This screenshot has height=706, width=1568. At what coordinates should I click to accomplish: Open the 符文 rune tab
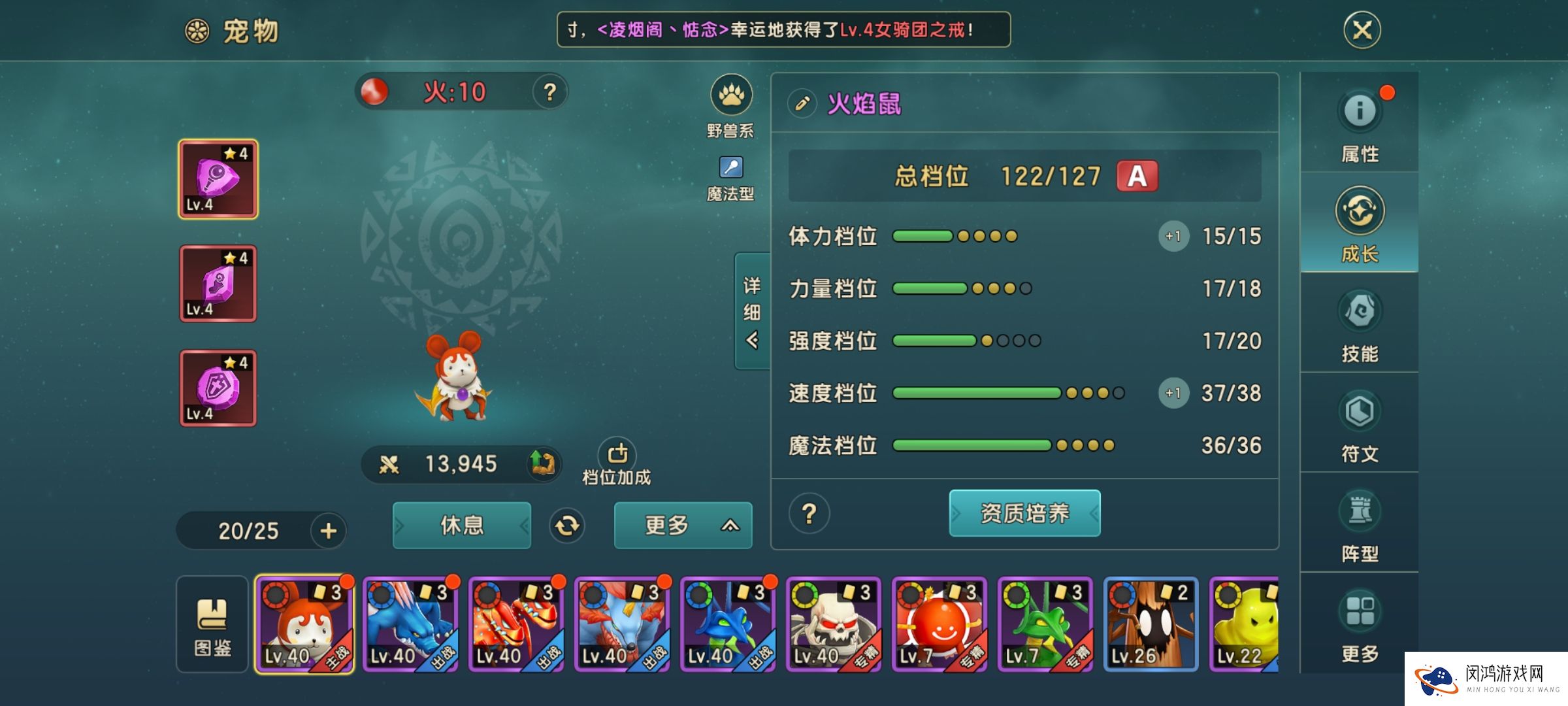(1360, 424)
